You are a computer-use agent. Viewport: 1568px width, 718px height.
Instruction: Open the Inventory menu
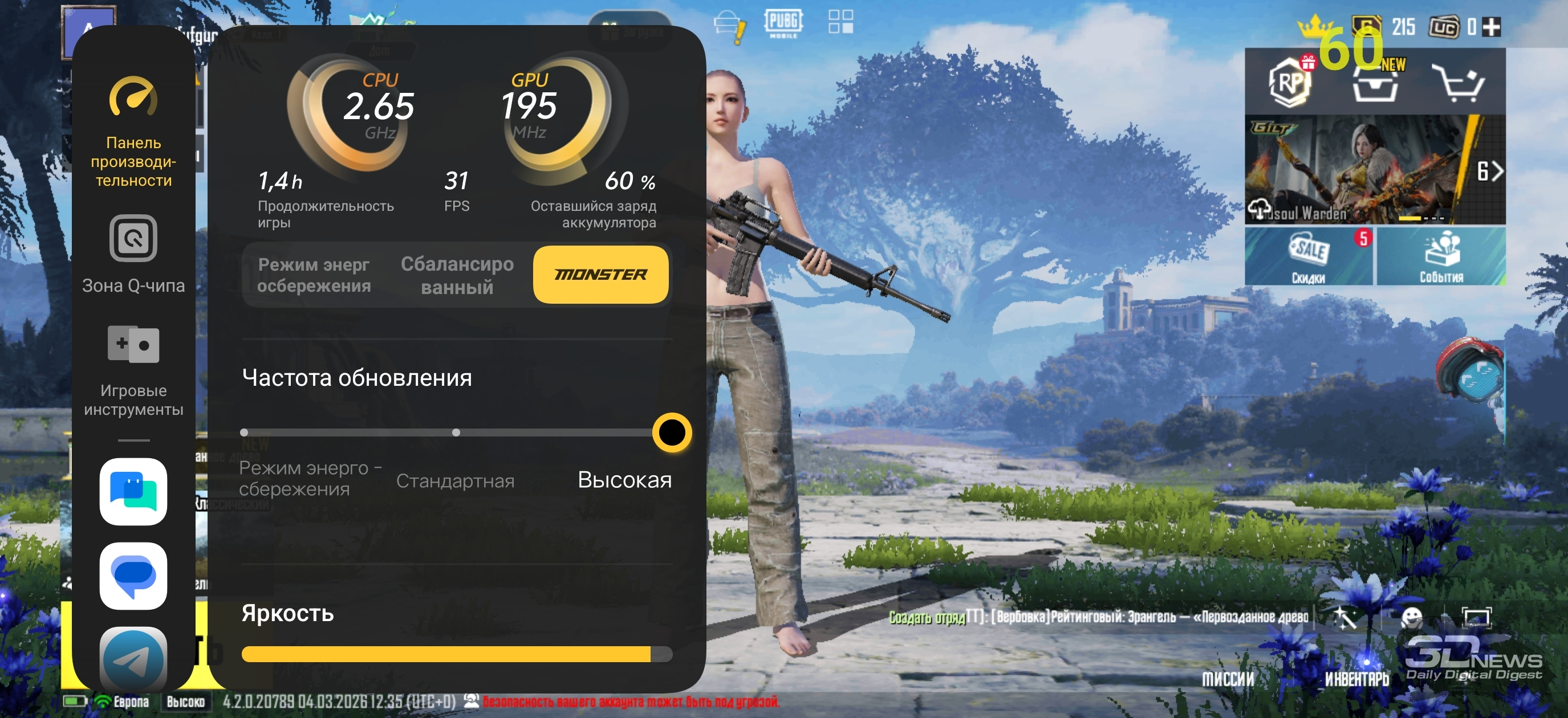(x=1357, y=678)
